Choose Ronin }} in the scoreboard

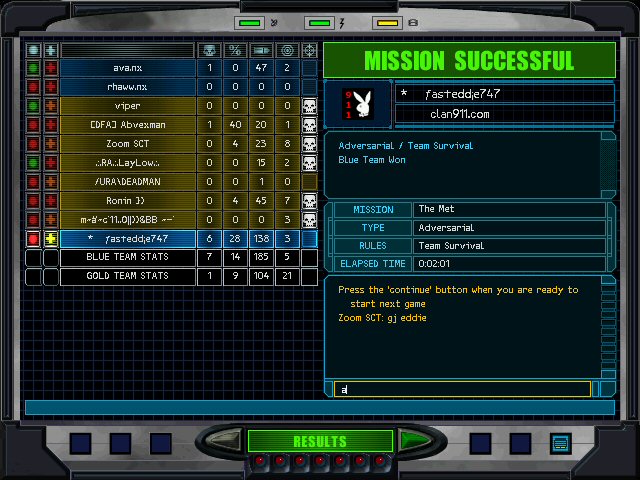127,201
